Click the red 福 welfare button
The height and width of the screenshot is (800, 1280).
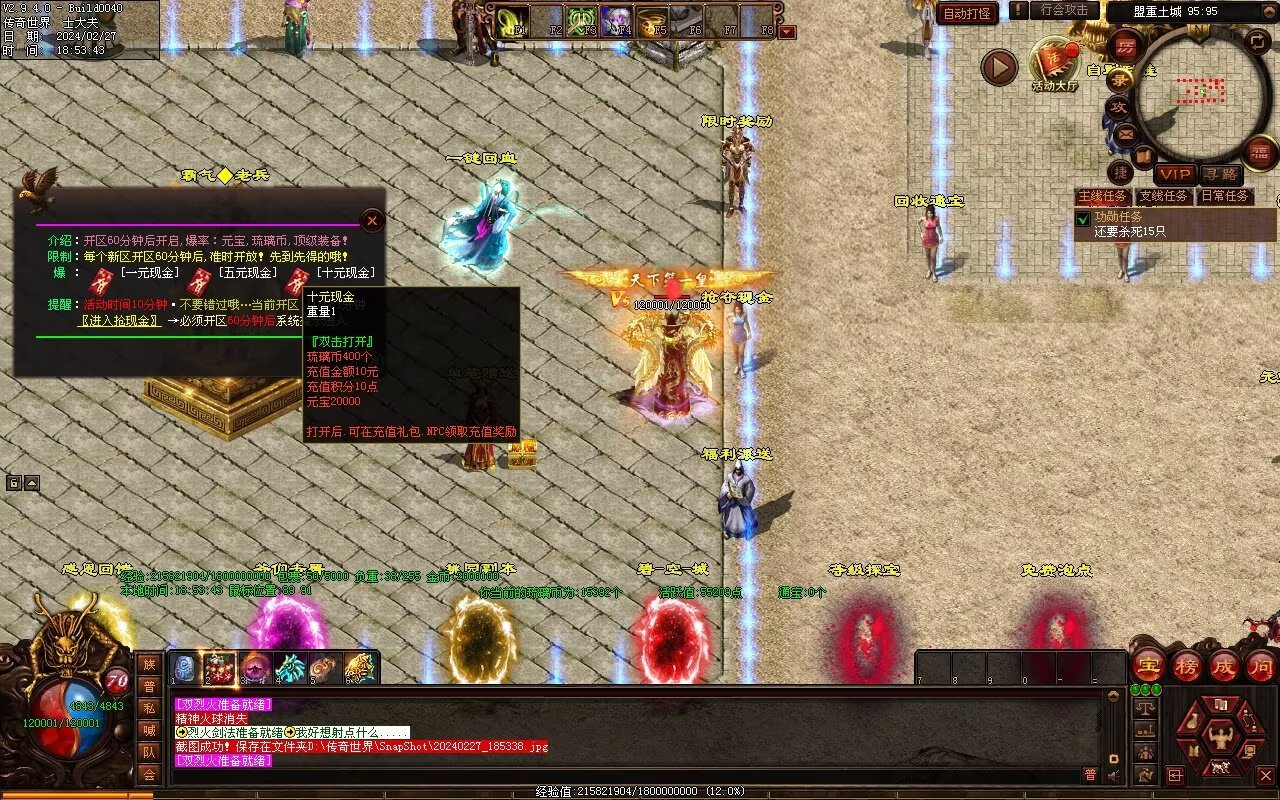pos(1260,151)
